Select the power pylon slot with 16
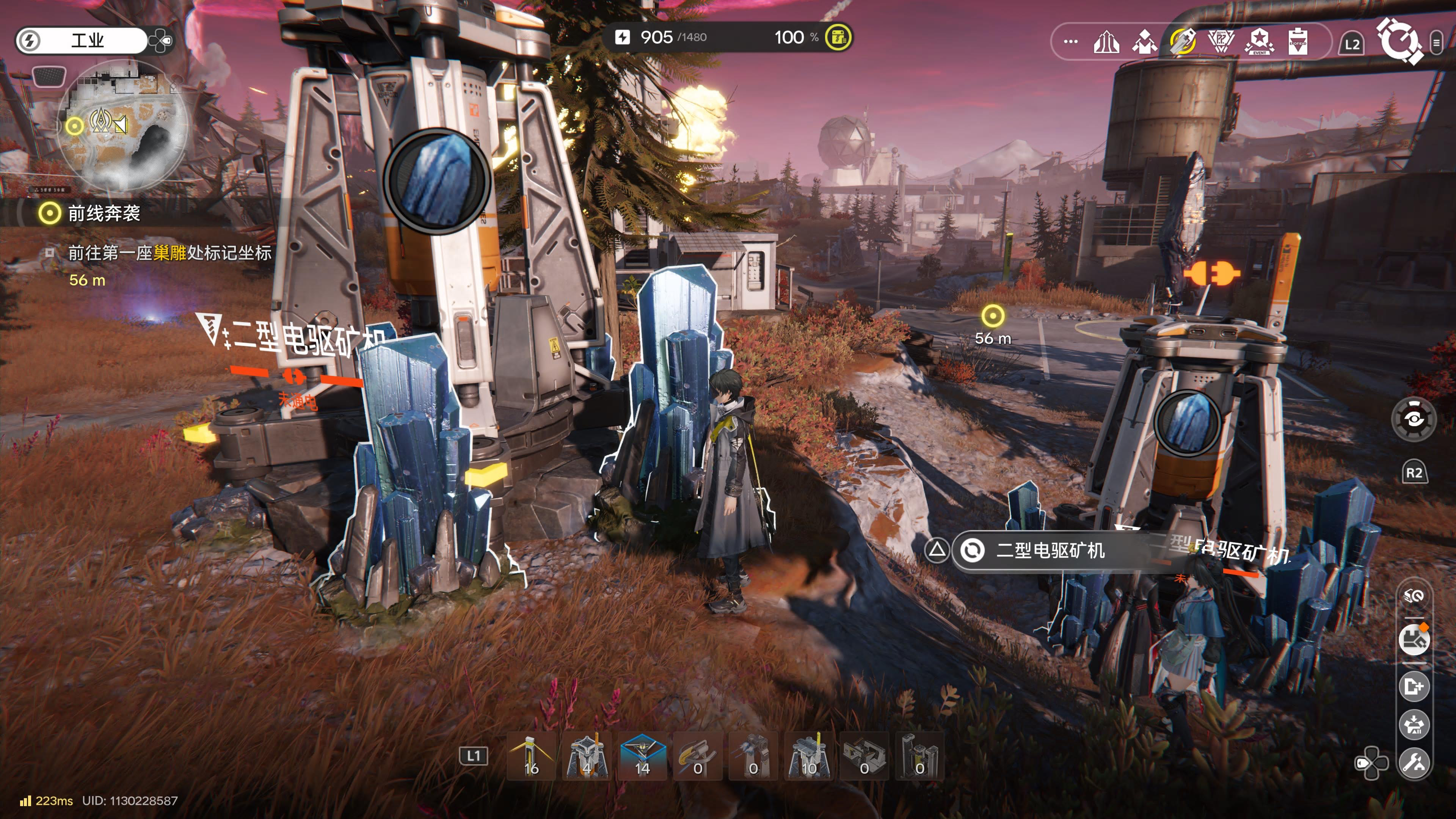 tap(531, 756)
